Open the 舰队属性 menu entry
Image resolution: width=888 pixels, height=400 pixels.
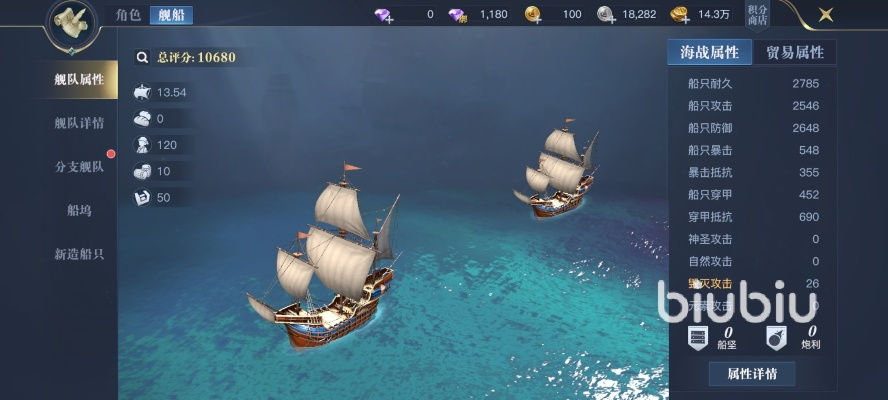coord(79,80)
